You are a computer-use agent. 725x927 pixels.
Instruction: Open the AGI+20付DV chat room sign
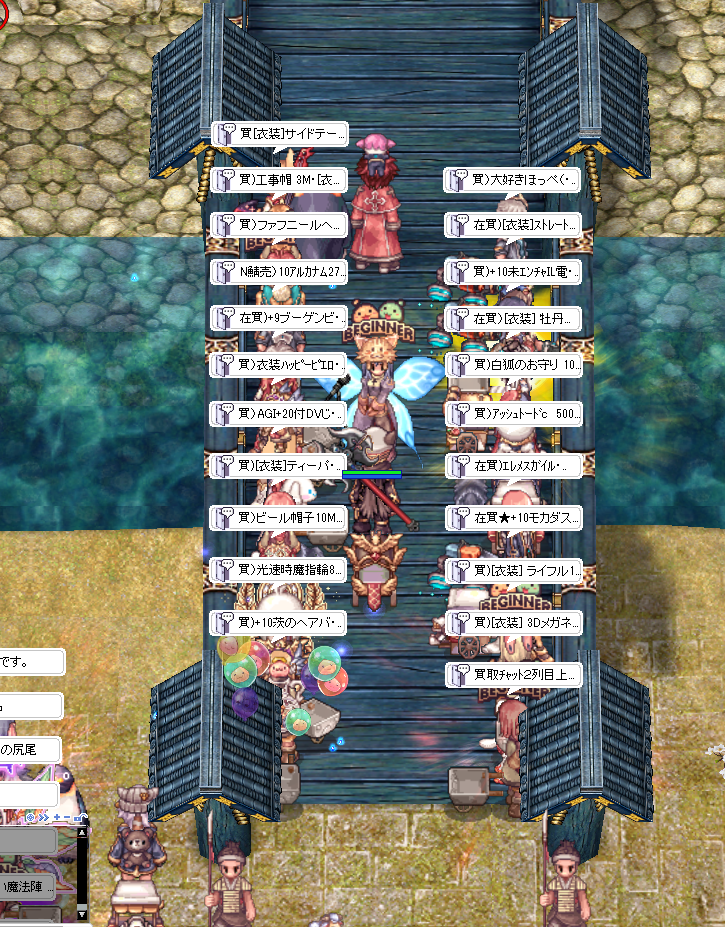279,413
